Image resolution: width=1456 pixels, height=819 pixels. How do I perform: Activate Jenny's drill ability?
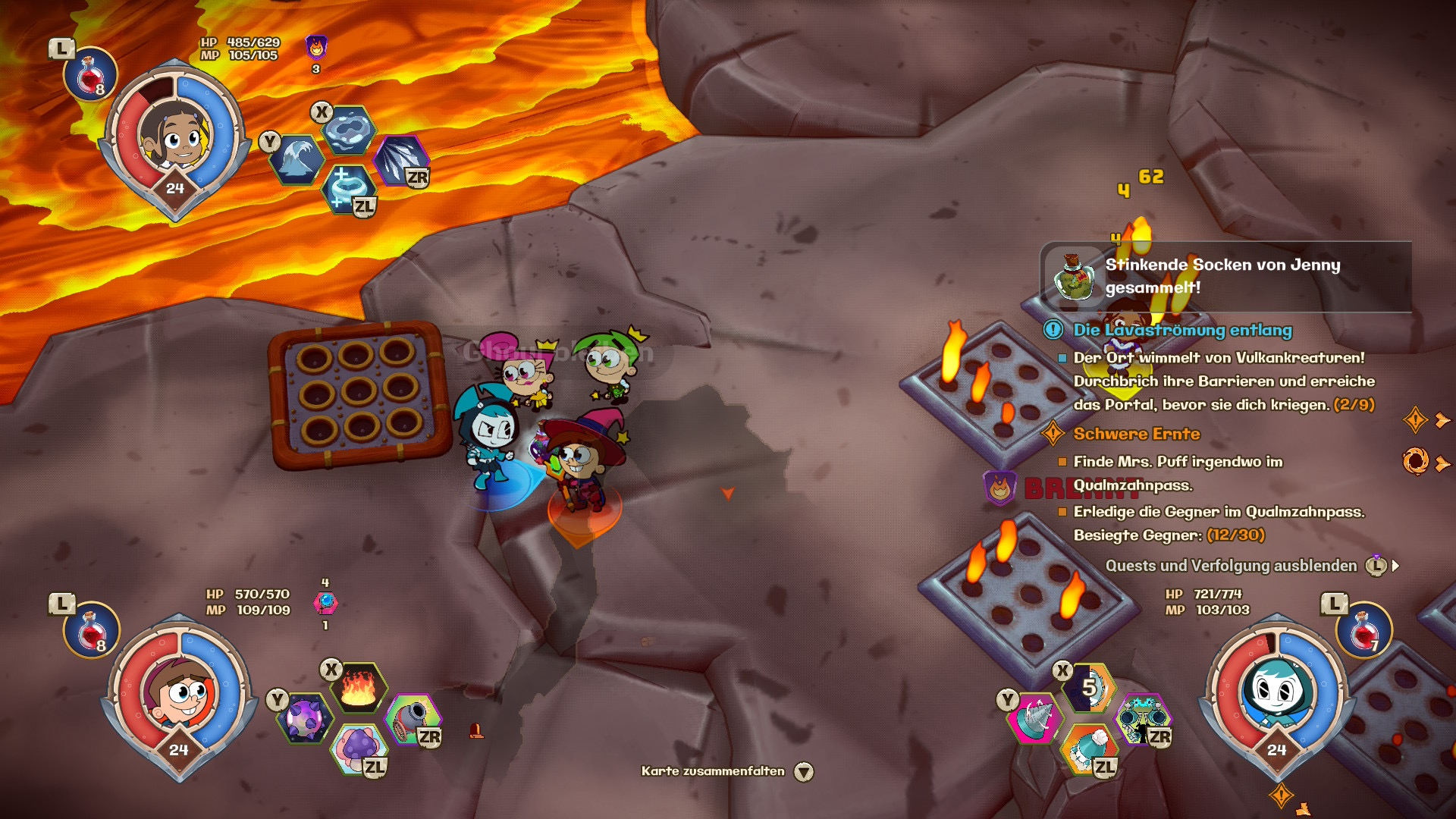1035,717
